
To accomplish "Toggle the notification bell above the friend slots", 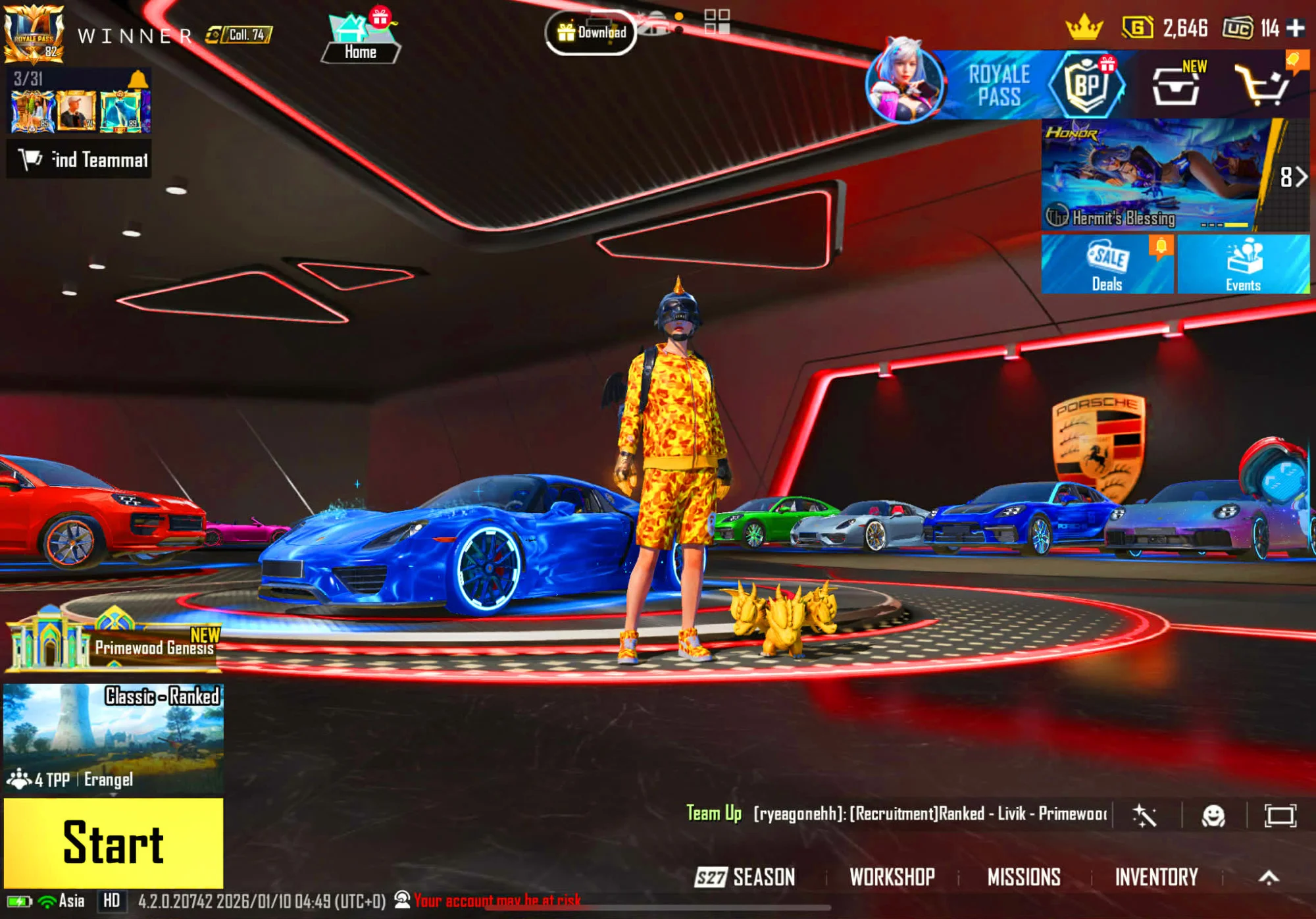I will [138, 79].
